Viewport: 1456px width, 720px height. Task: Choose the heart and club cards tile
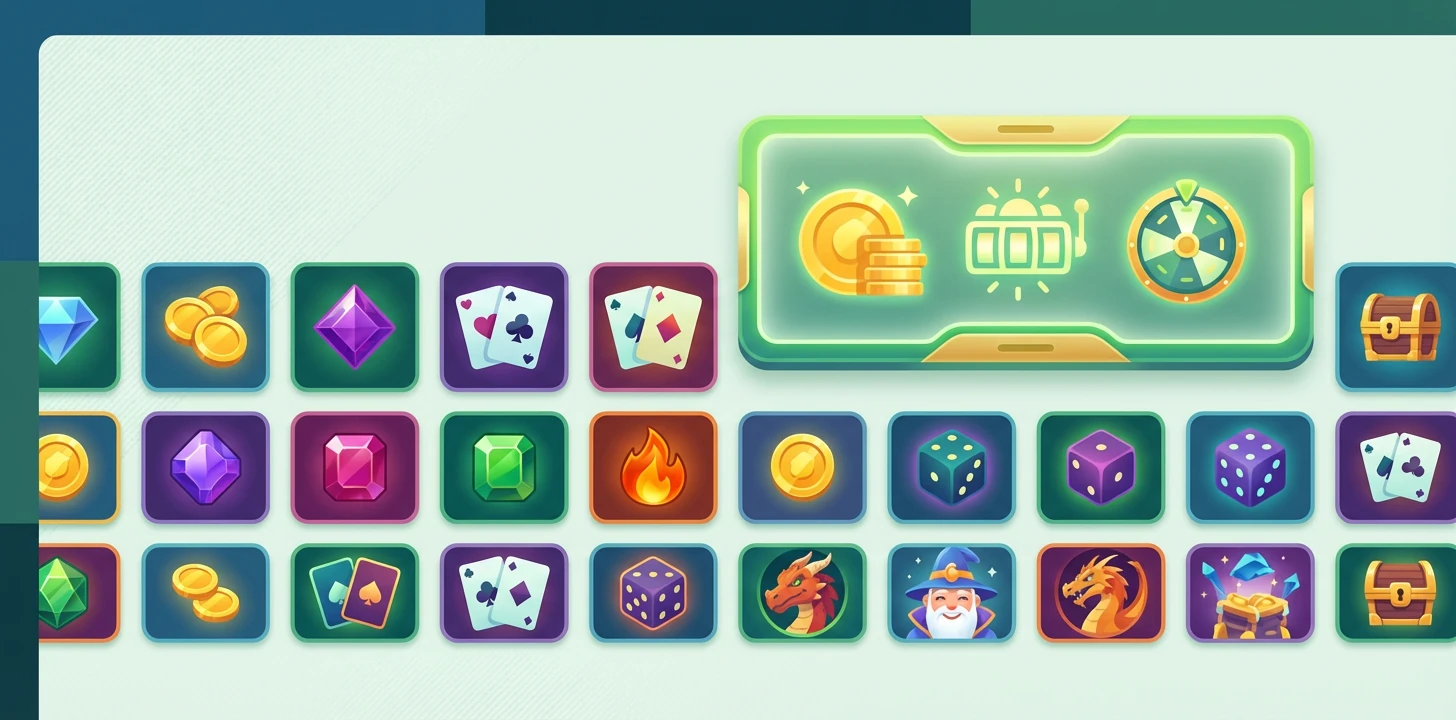(x=504, y=327)
